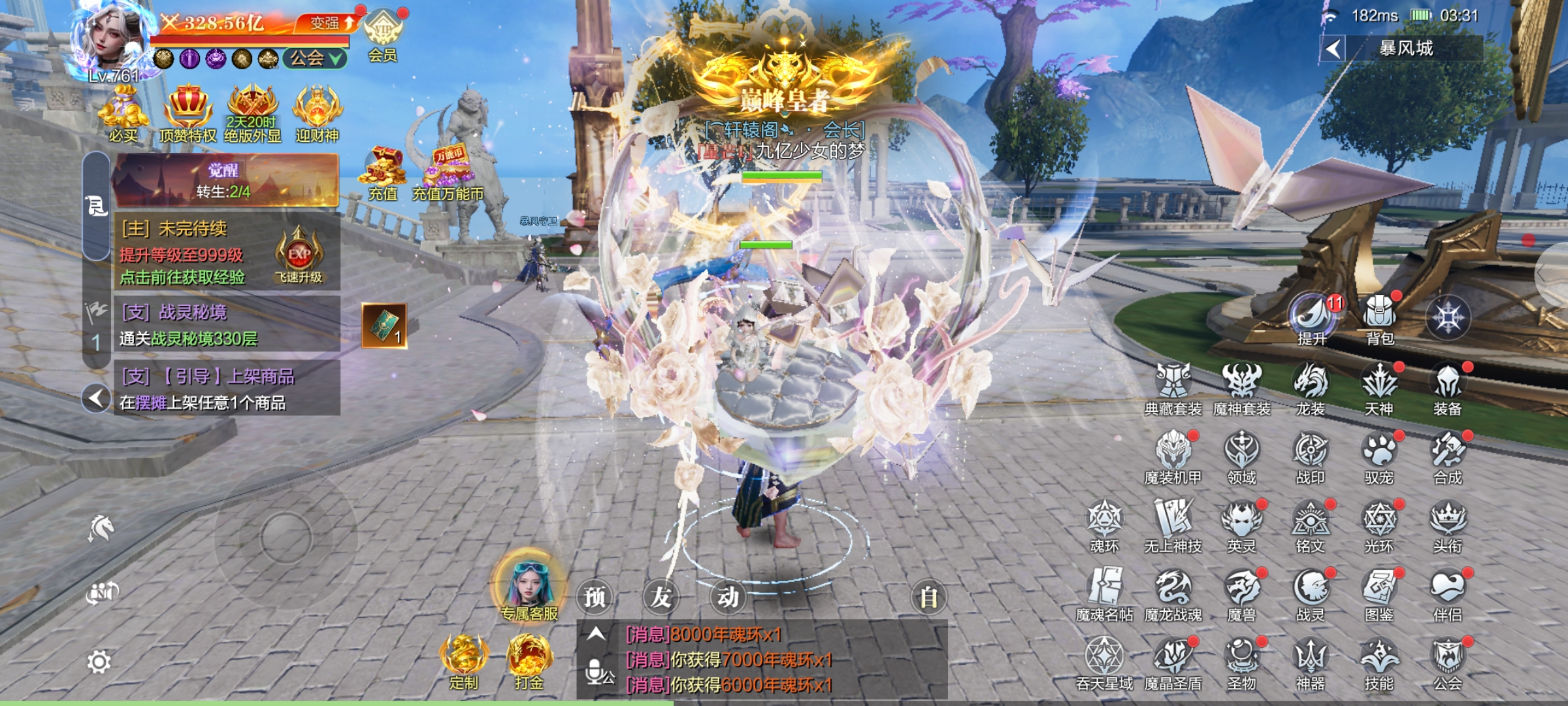Expand the chat log with up arrow

(595, 634)
